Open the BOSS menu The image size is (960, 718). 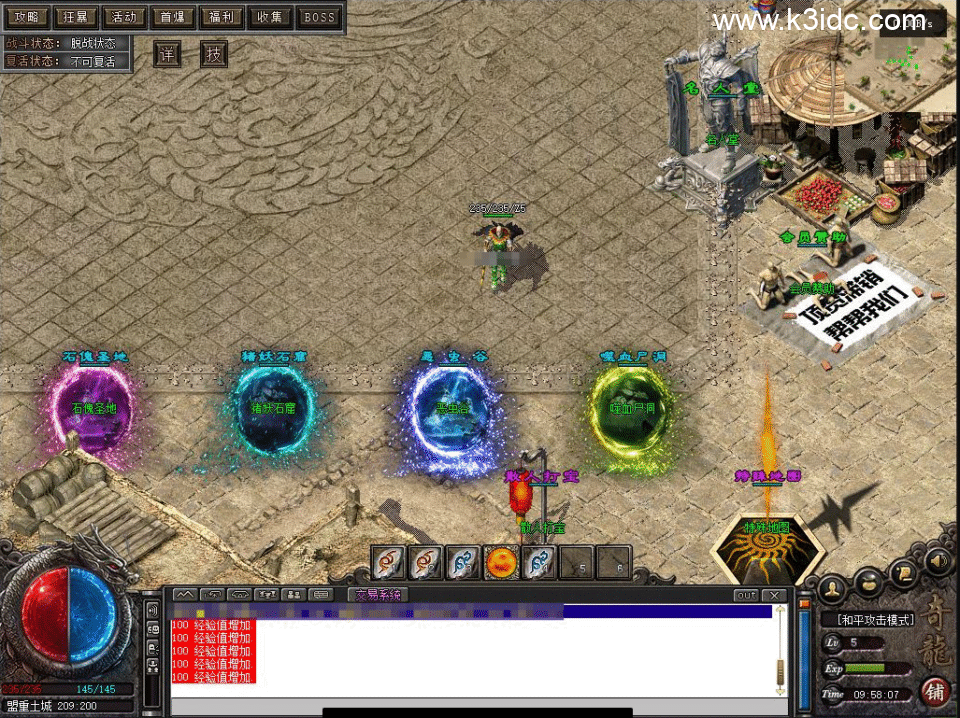pos(320,17)
